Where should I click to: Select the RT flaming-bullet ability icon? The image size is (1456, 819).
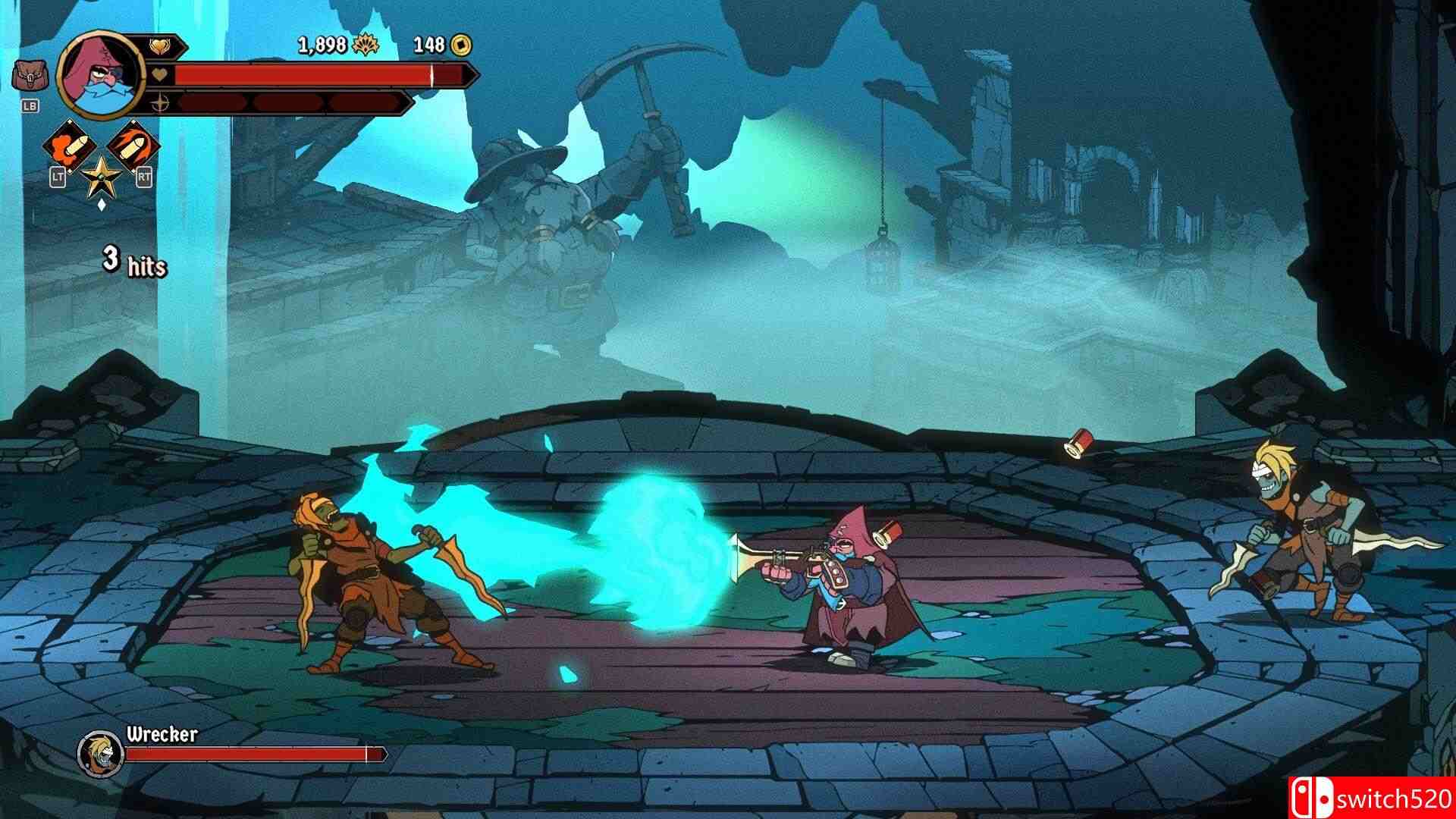133,144
